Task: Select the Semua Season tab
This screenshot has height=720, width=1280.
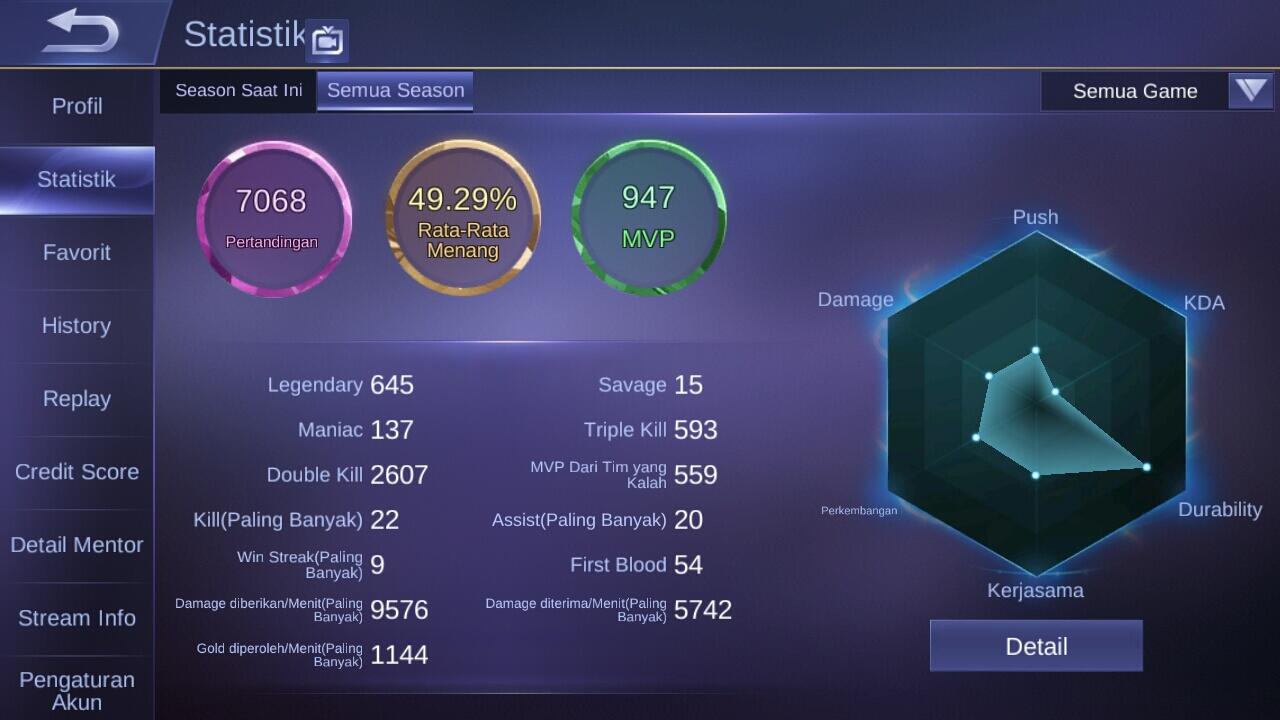Action: point(395,91)
